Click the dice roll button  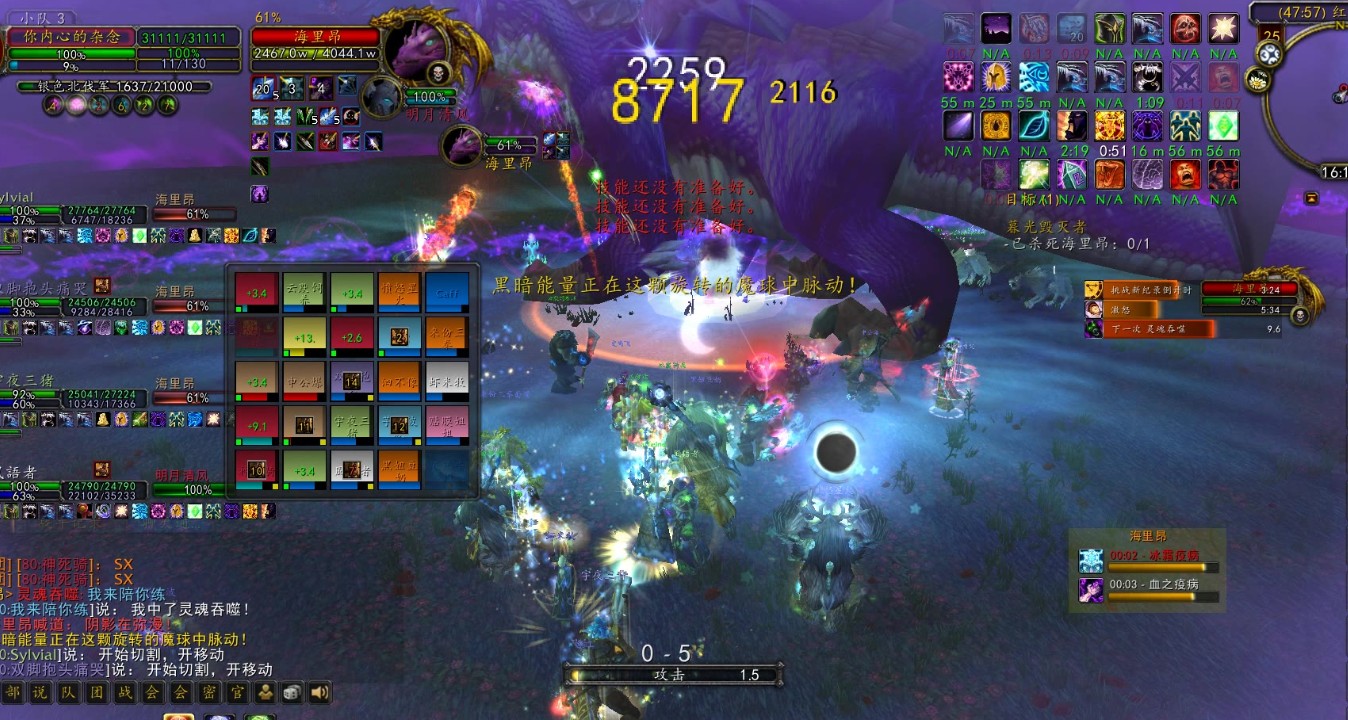[291, 692]
